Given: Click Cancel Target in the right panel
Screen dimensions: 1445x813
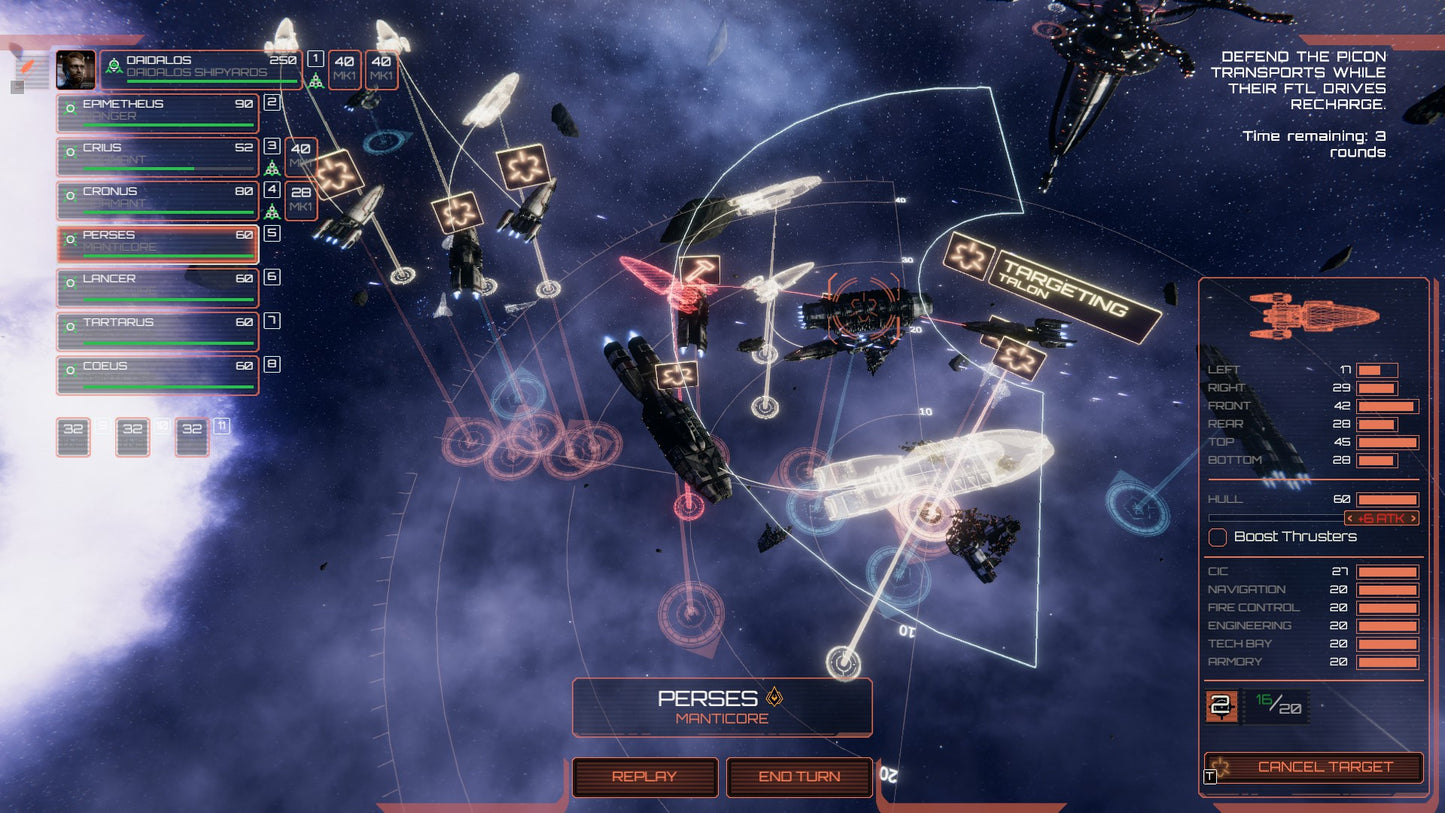Looking at the screenshot, I should coord(1314,766).
